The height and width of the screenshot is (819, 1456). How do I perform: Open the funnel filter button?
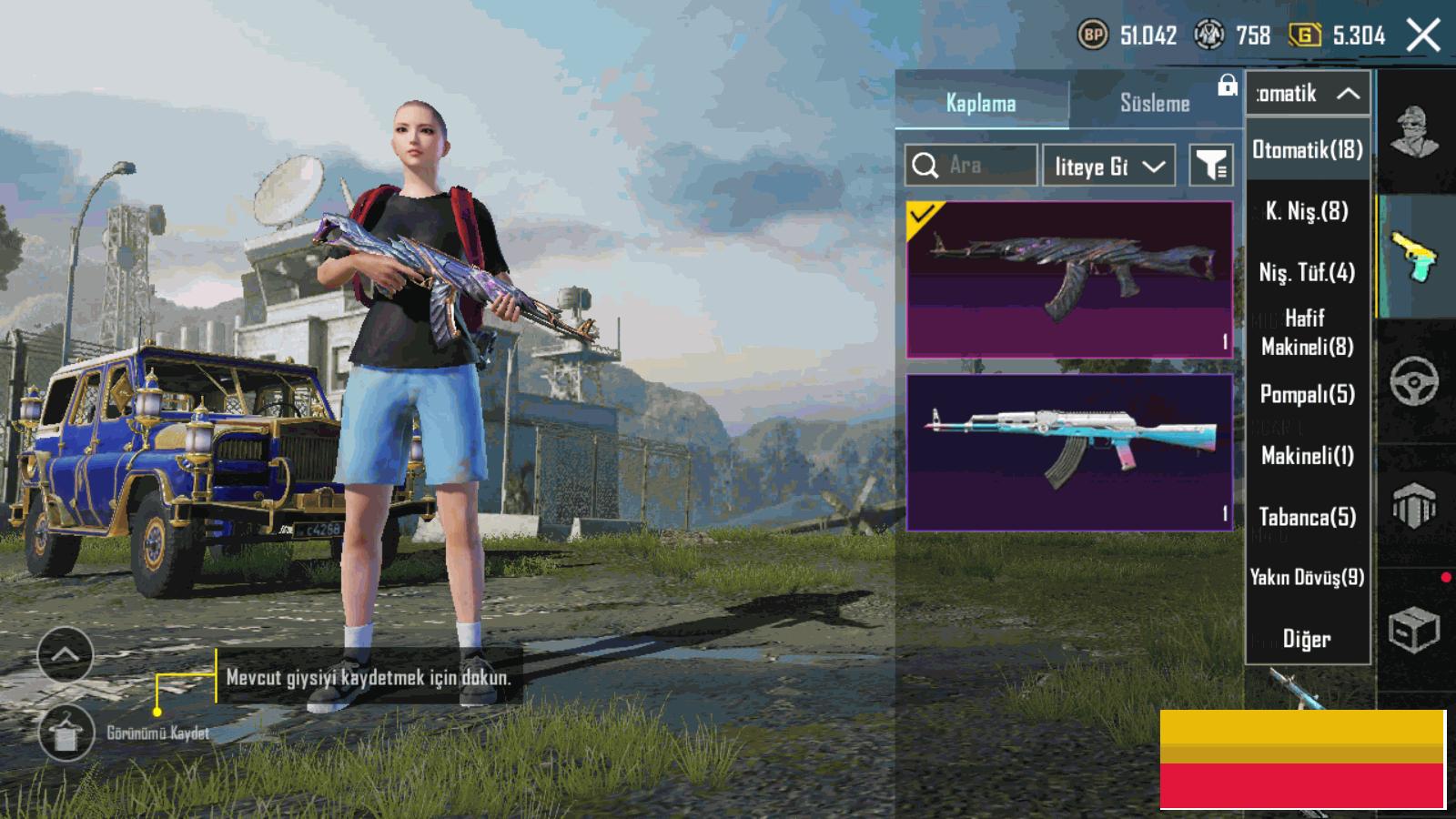click(1211, 166)
